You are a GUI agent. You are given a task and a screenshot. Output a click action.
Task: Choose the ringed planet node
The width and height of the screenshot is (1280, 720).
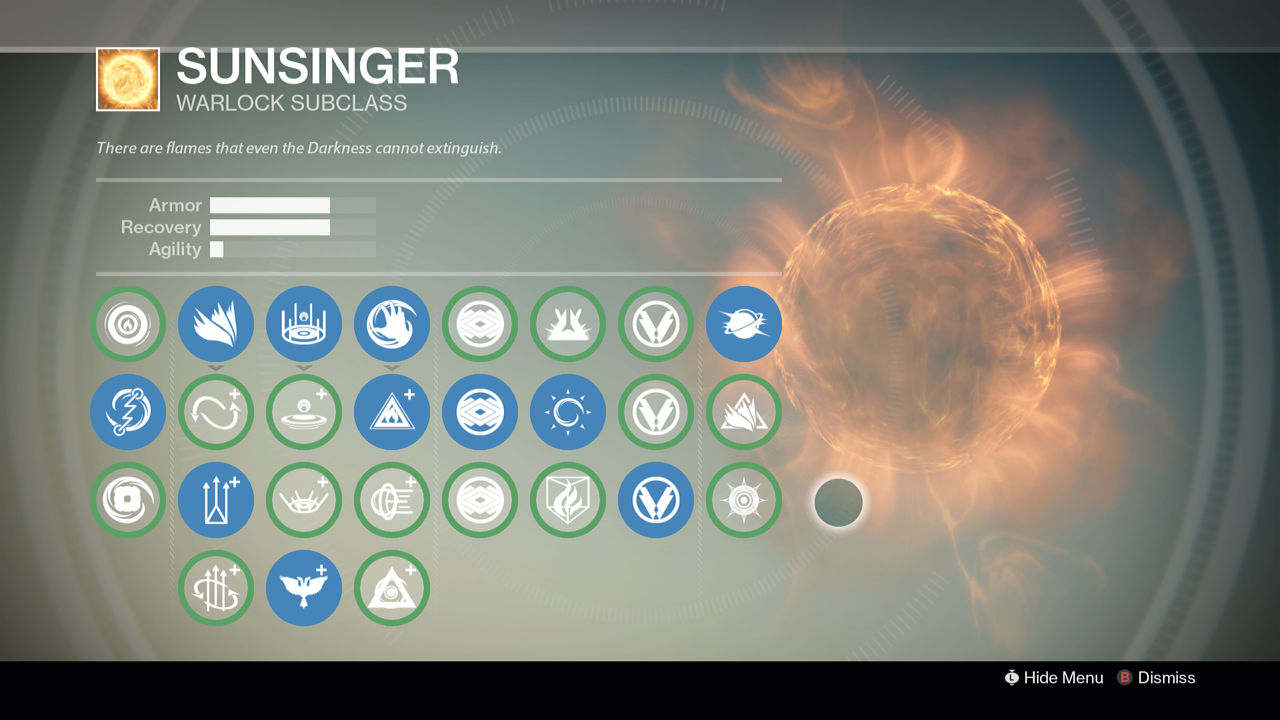point(744,324)
